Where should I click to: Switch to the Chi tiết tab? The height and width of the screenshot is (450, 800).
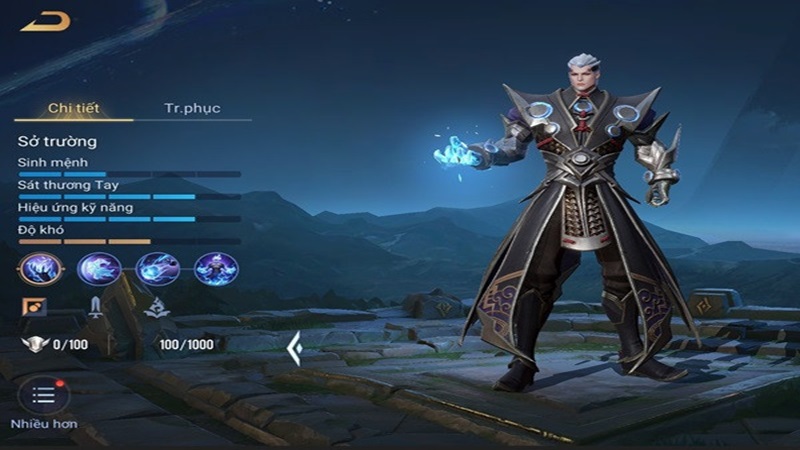[74, 108]
